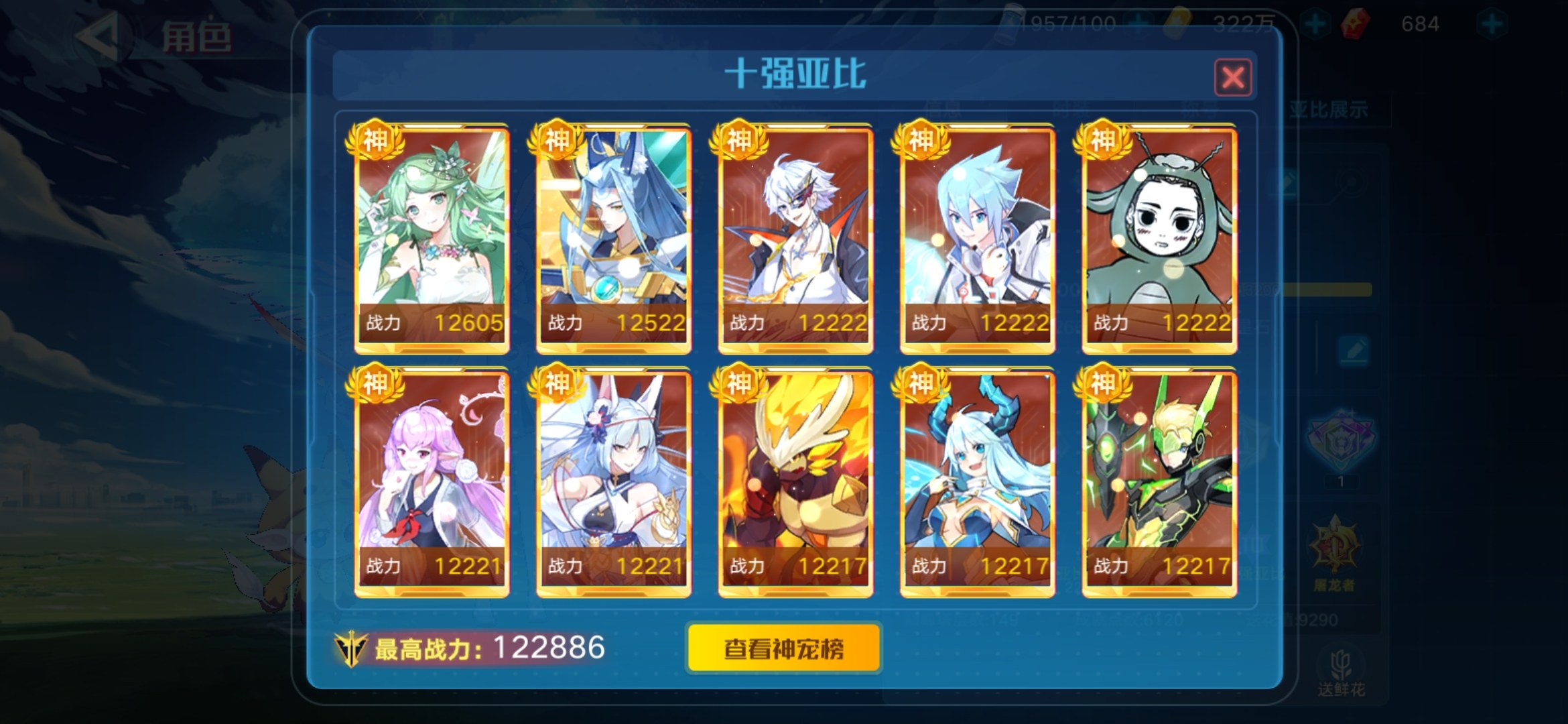This screenshot has width=1568, height=724.
Task: Select the pink-haired girl card
Action: pos(432,481)
